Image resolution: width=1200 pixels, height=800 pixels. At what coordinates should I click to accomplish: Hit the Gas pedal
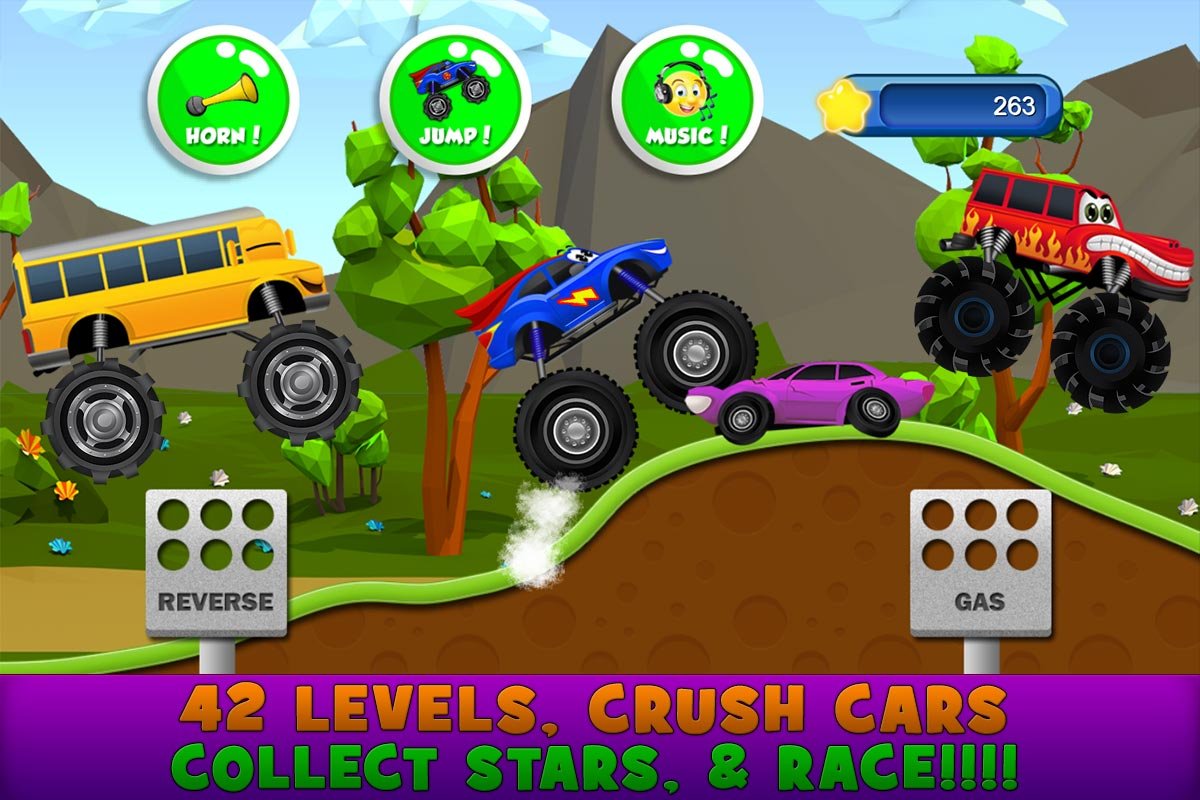(980, 562)
